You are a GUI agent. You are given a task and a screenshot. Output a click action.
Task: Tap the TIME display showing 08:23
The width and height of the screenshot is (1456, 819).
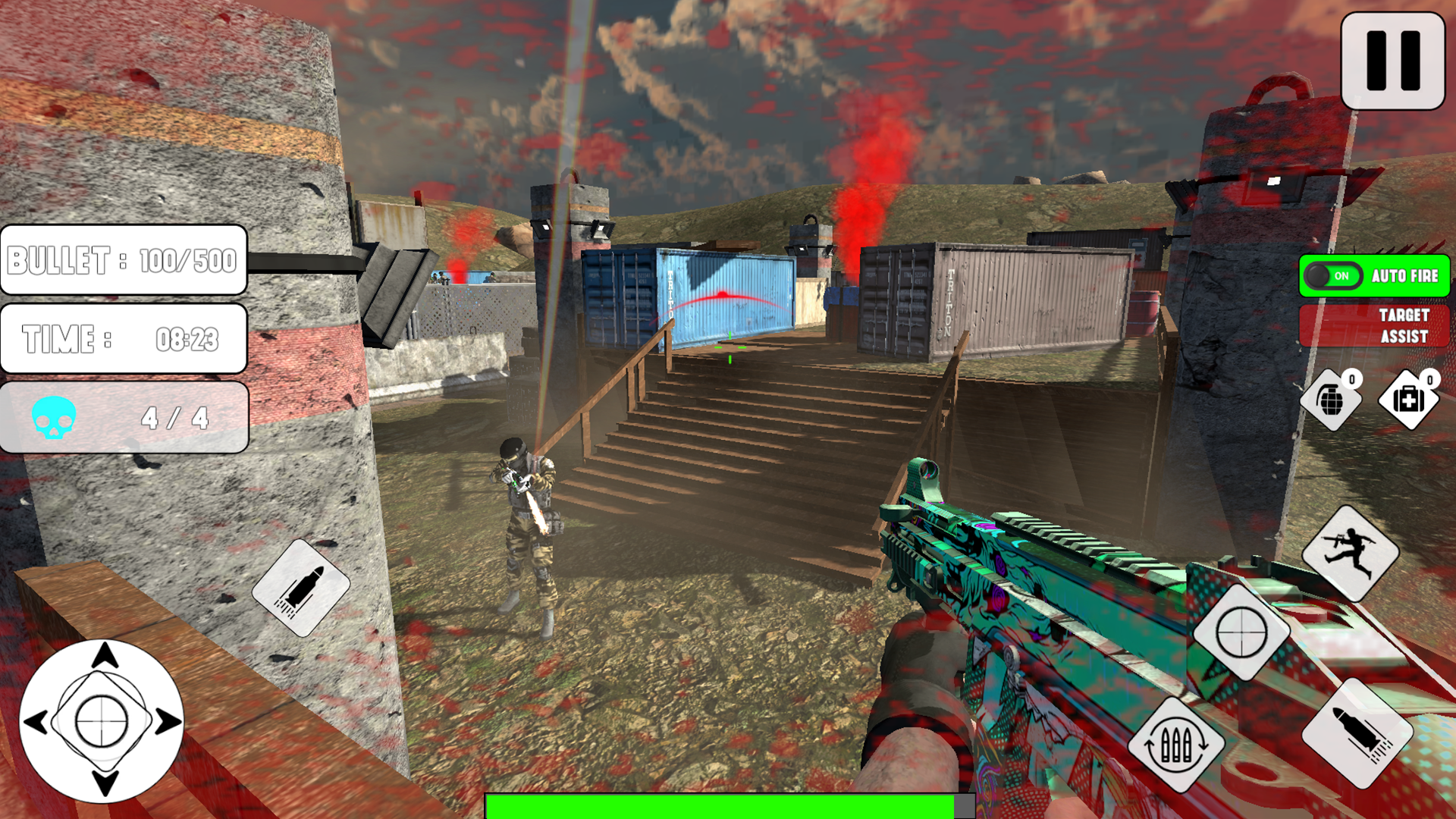[x=124, y=340]
